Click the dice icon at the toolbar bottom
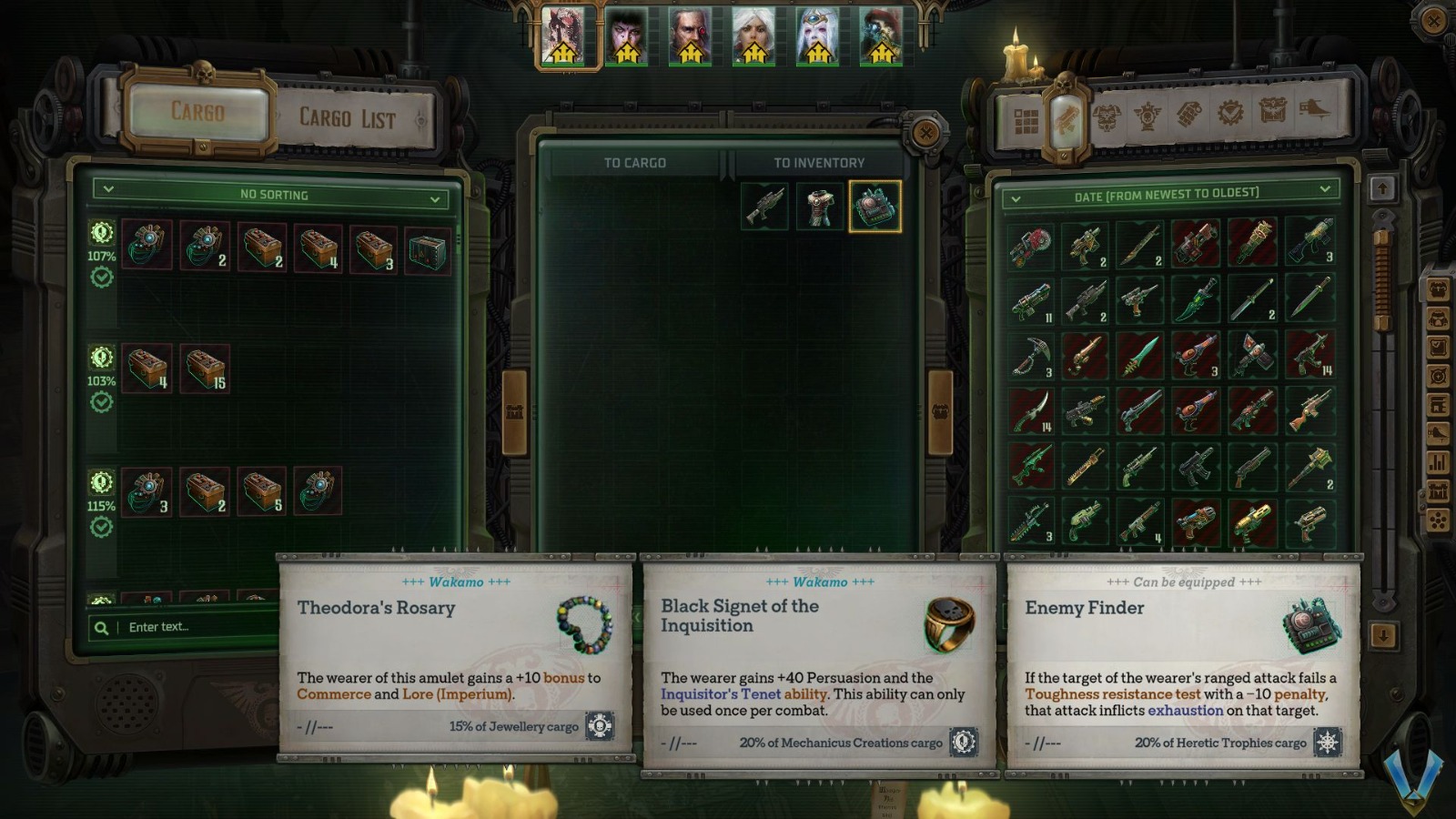 tap(1438, 521)
